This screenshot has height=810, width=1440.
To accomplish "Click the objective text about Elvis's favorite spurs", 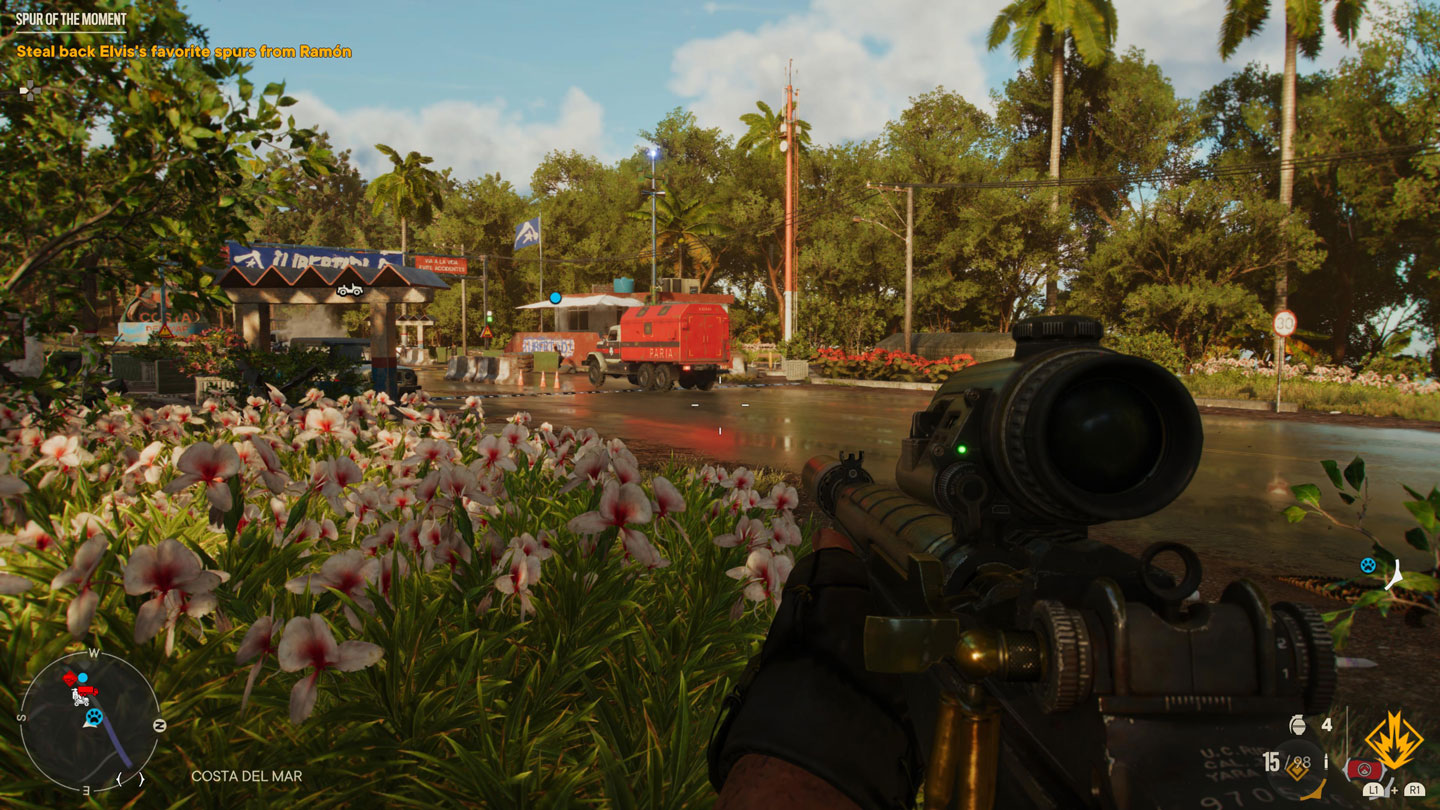I will click(185, 51).
